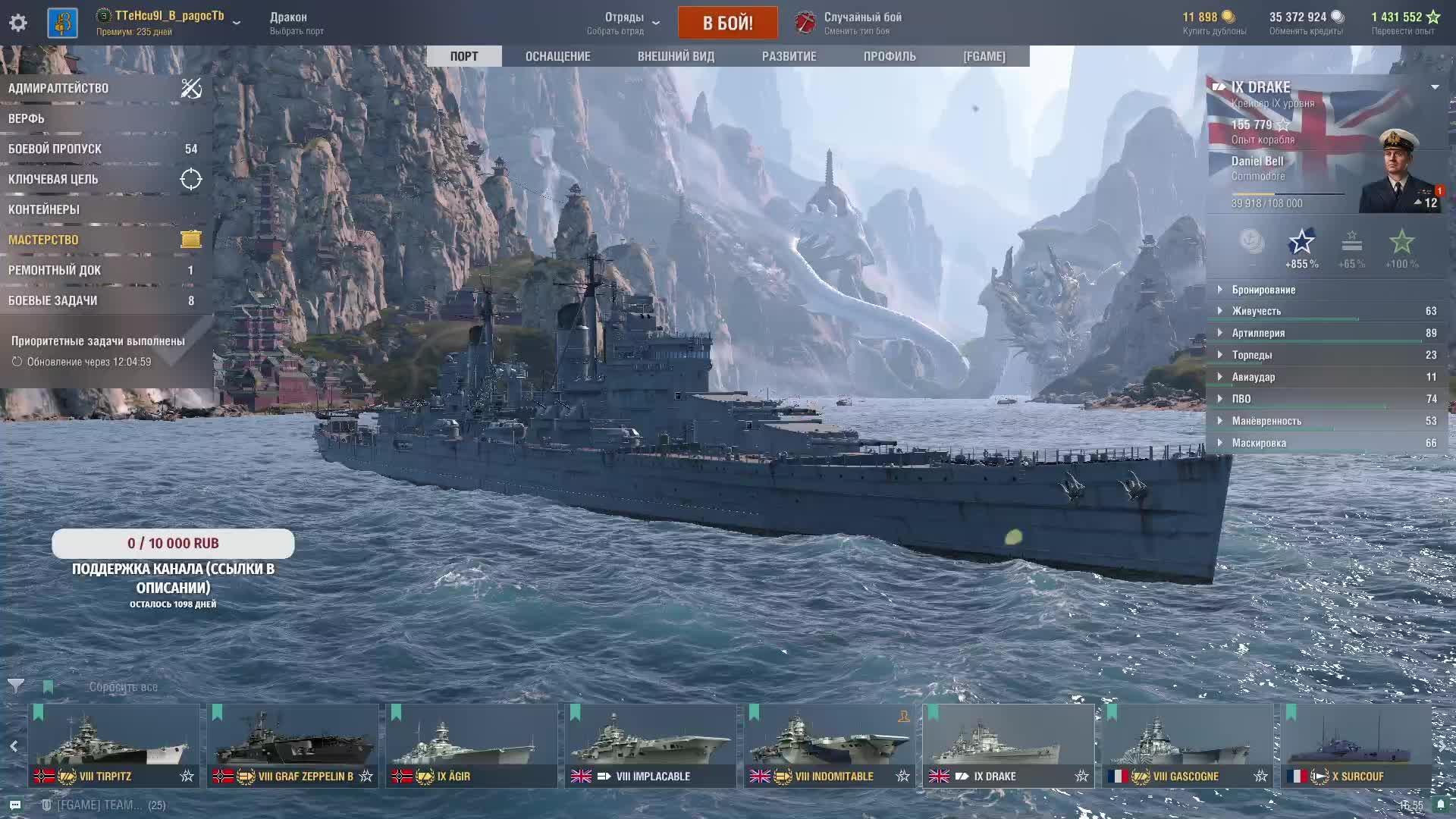Image resolution: width=1456 pixels, height=819 pixels.
Task: Select the БОЕВОЙ ПРОПУСК entry
Action: (x=55, y=149)
